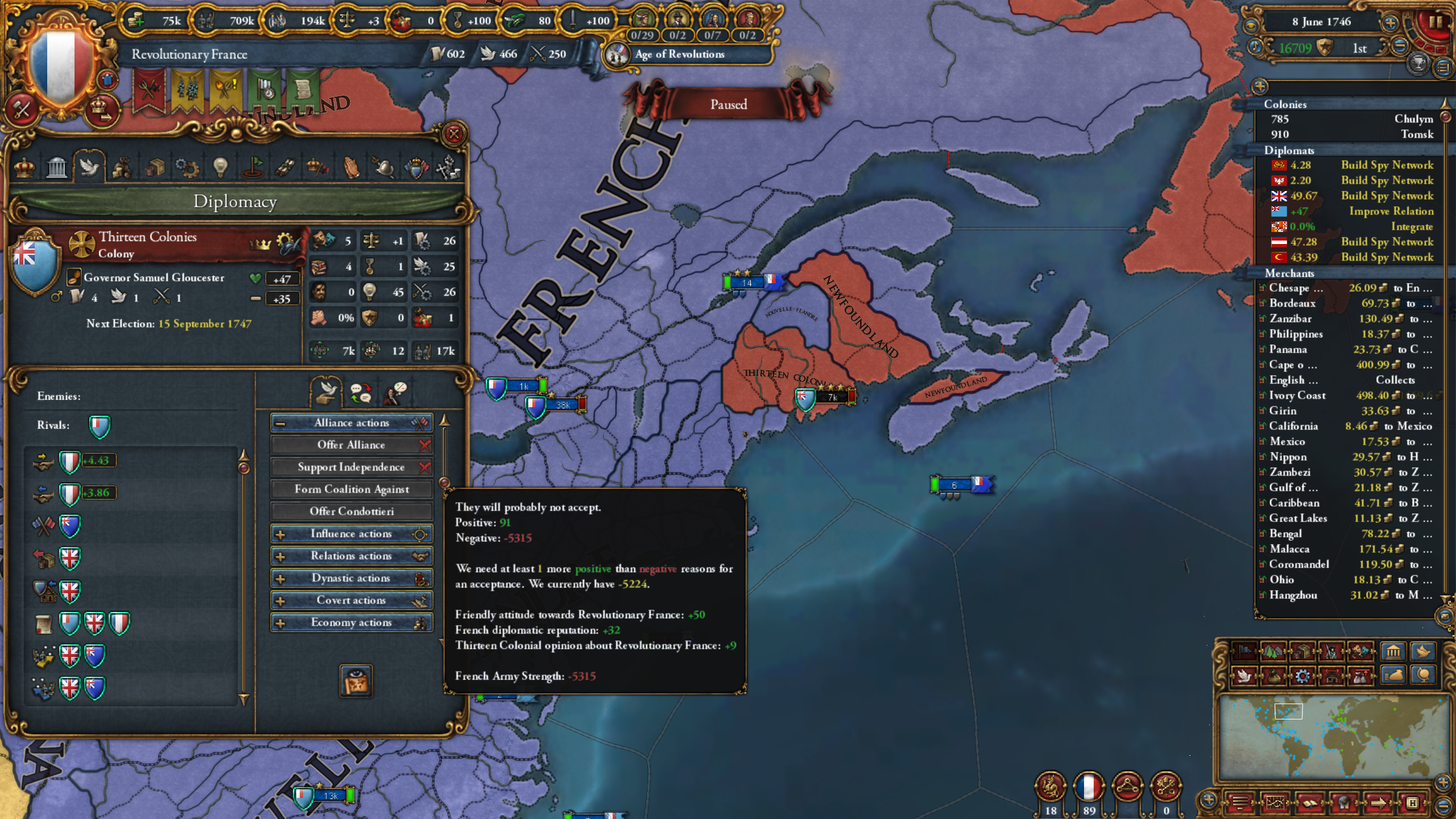Toggle the terrain mapmode button
Screen dimensions: 1456x819
pyautogui.click(x=1272, y=652)
